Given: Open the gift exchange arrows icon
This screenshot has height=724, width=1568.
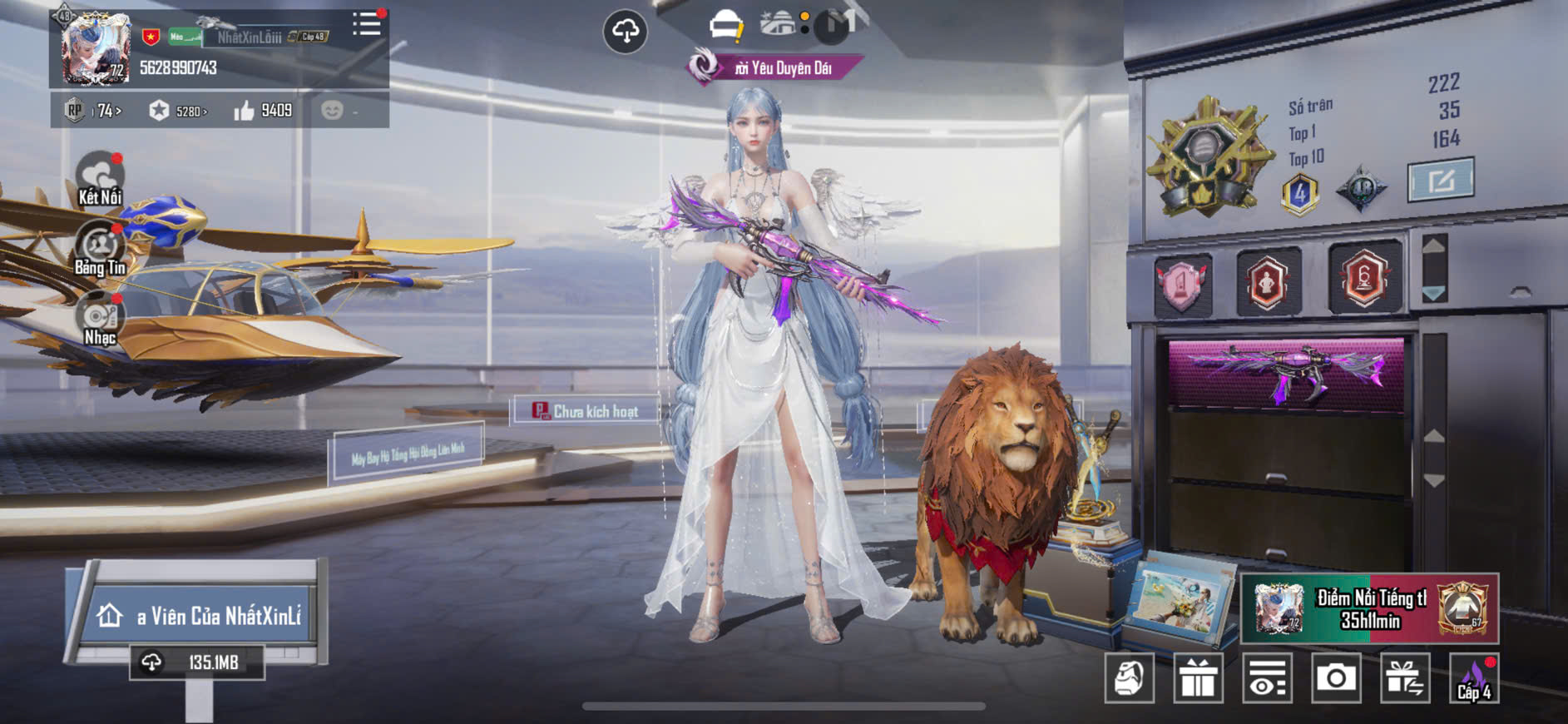Looking at the screenshot, I should (x=1405, y=678).
